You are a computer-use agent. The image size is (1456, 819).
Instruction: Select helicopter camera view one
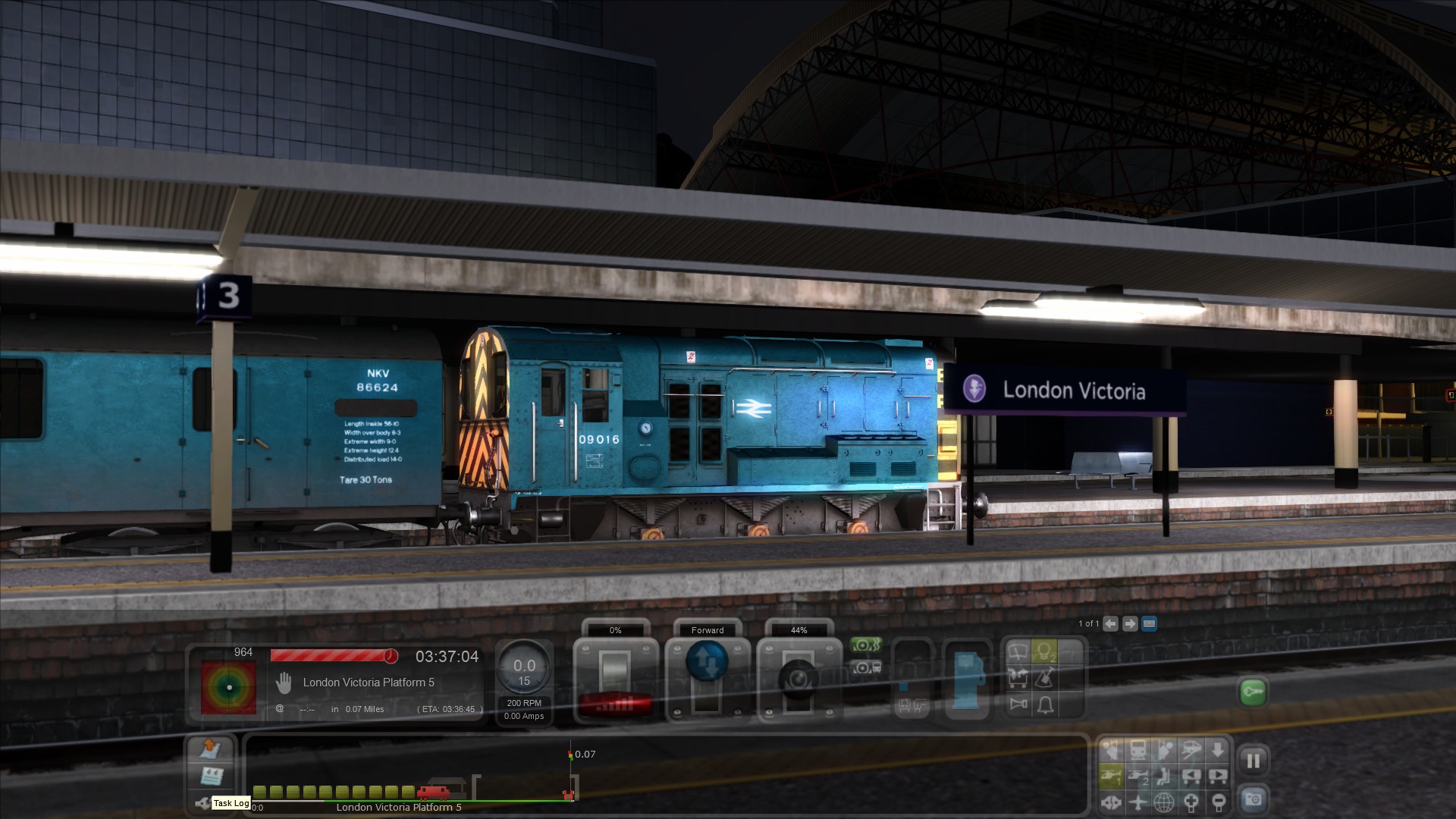(1111, 776)
